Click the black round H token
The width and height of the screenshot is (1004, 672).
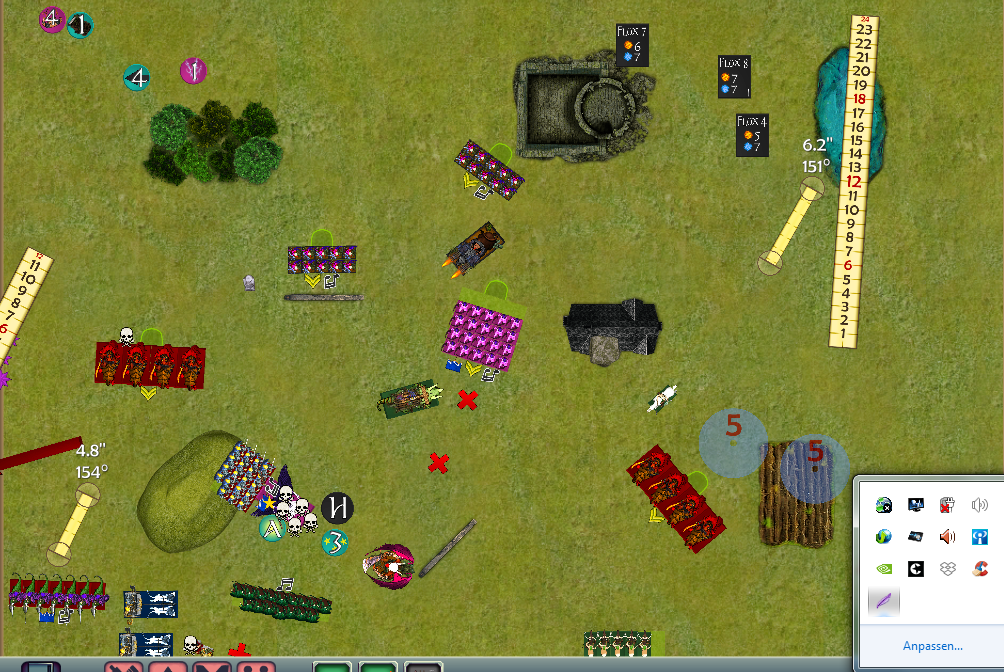(x=338, y=508)
